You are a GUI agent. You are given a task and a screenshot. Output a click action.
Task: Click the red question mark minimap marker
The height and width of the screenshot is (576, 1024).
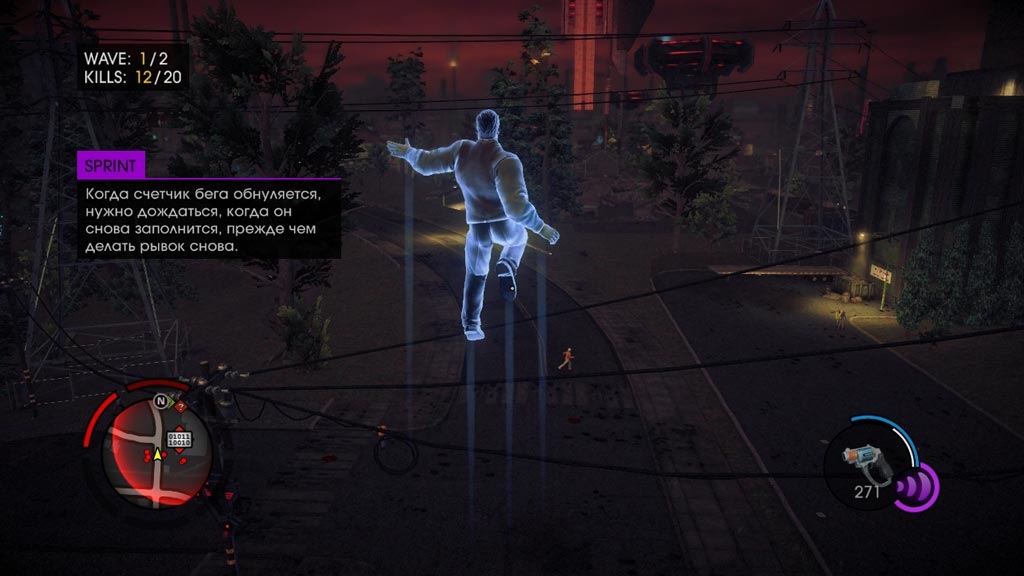(x=180, y=407)
